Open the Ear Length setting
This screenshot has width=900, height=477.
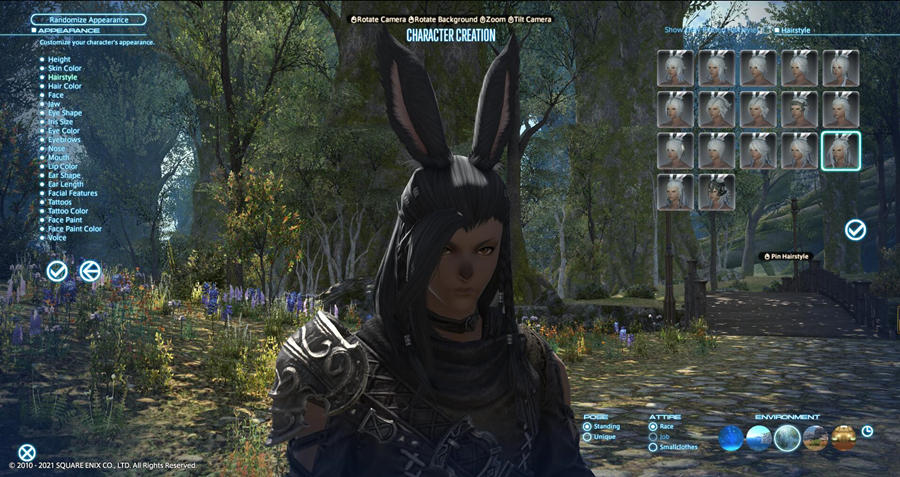coord(65,184)
